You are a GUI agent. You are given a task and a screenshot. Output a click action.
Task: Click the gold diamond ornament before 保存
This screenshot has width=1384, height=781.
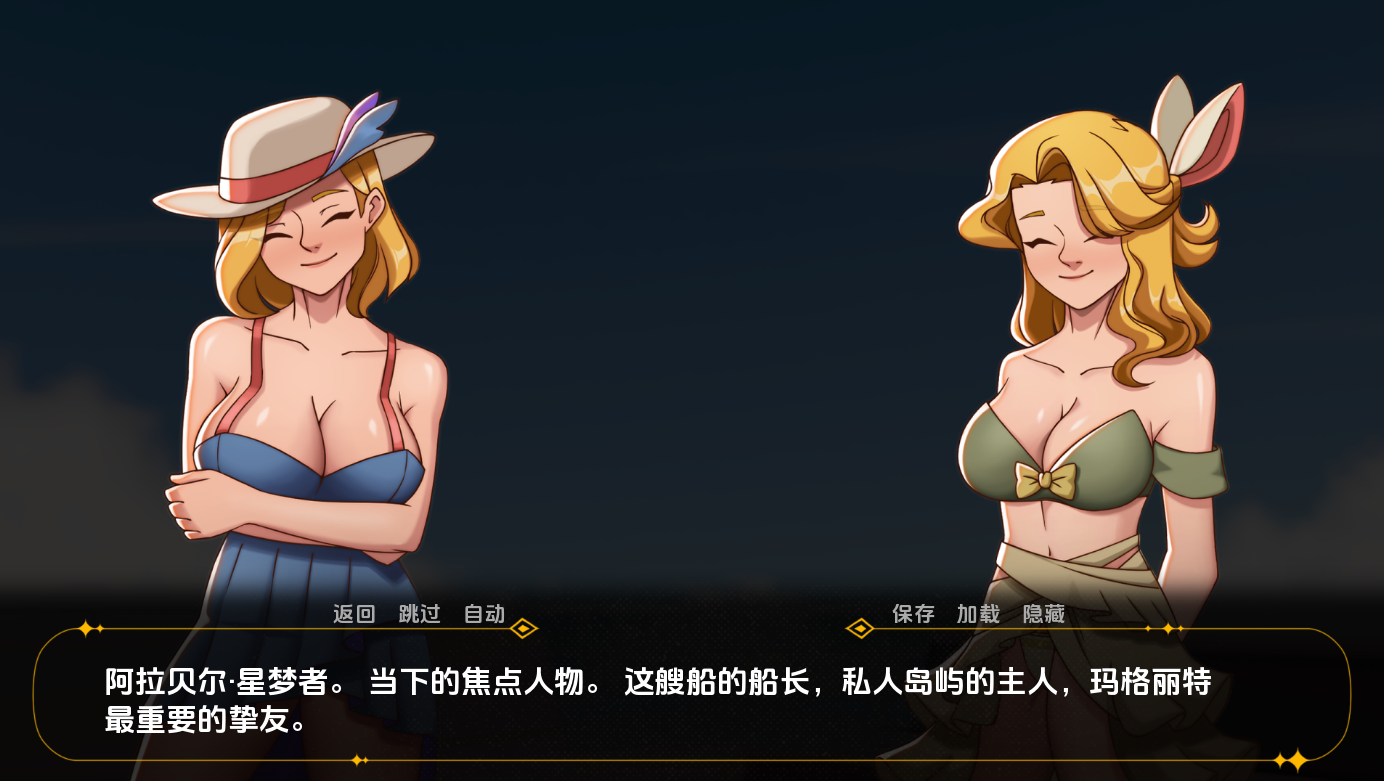pos(862,628)
